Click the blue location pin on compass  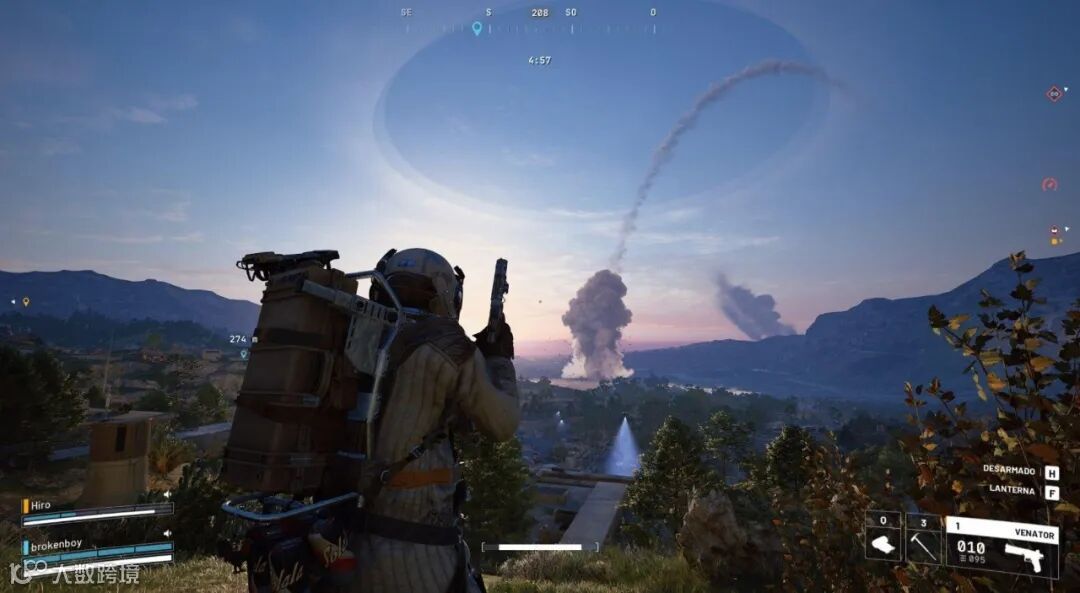(x=477, y=28)
